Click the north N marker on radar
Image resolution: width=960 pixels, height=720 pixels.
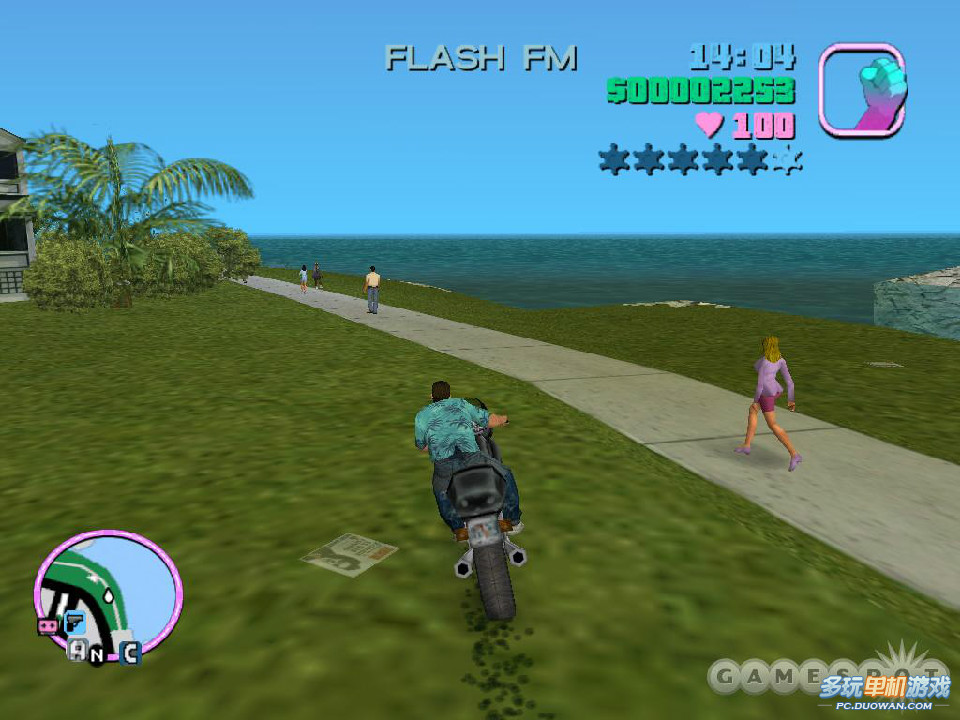pyautogui.click(x=98, y=656)
